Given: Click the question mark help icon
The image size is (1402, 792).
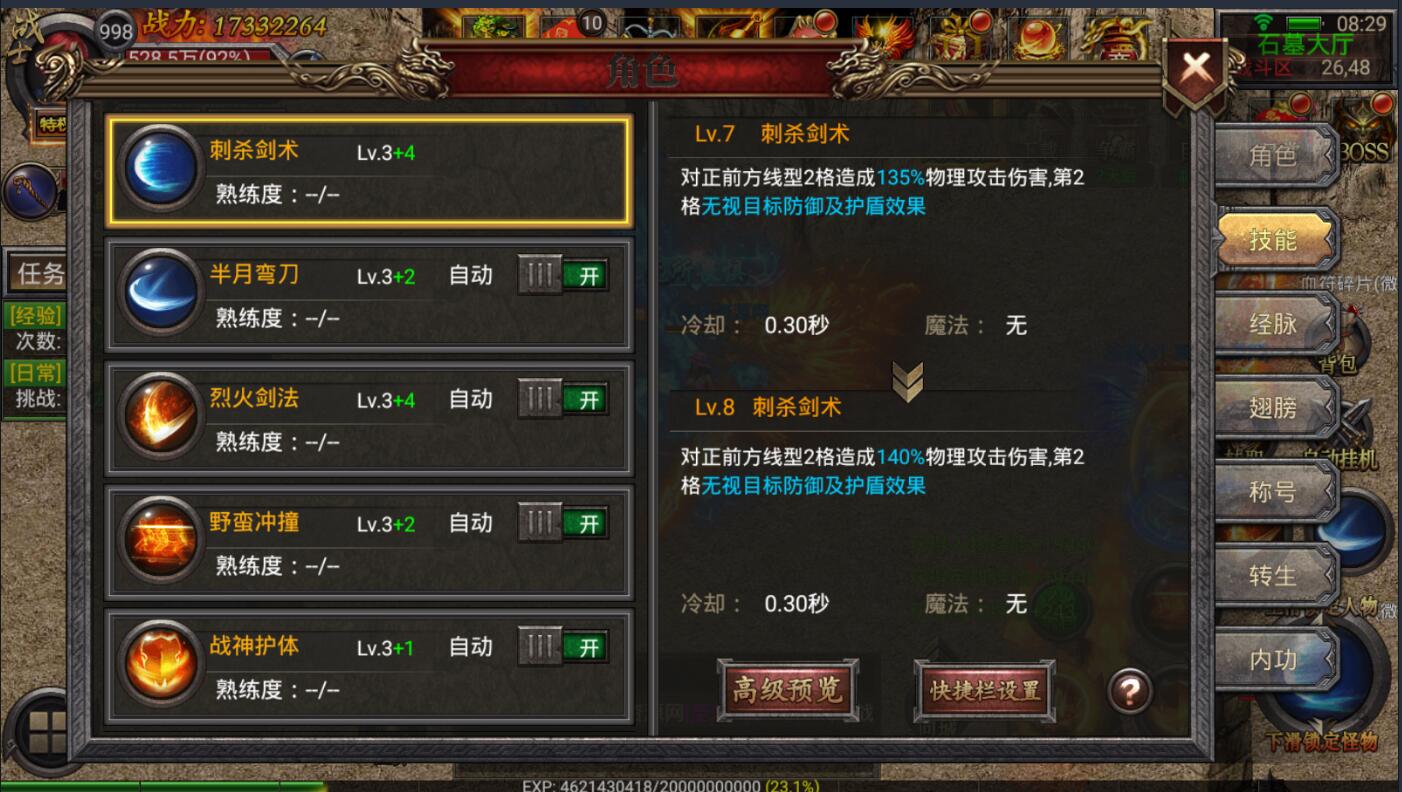Looking at the screenshot, I should (x=1128, y=690).
